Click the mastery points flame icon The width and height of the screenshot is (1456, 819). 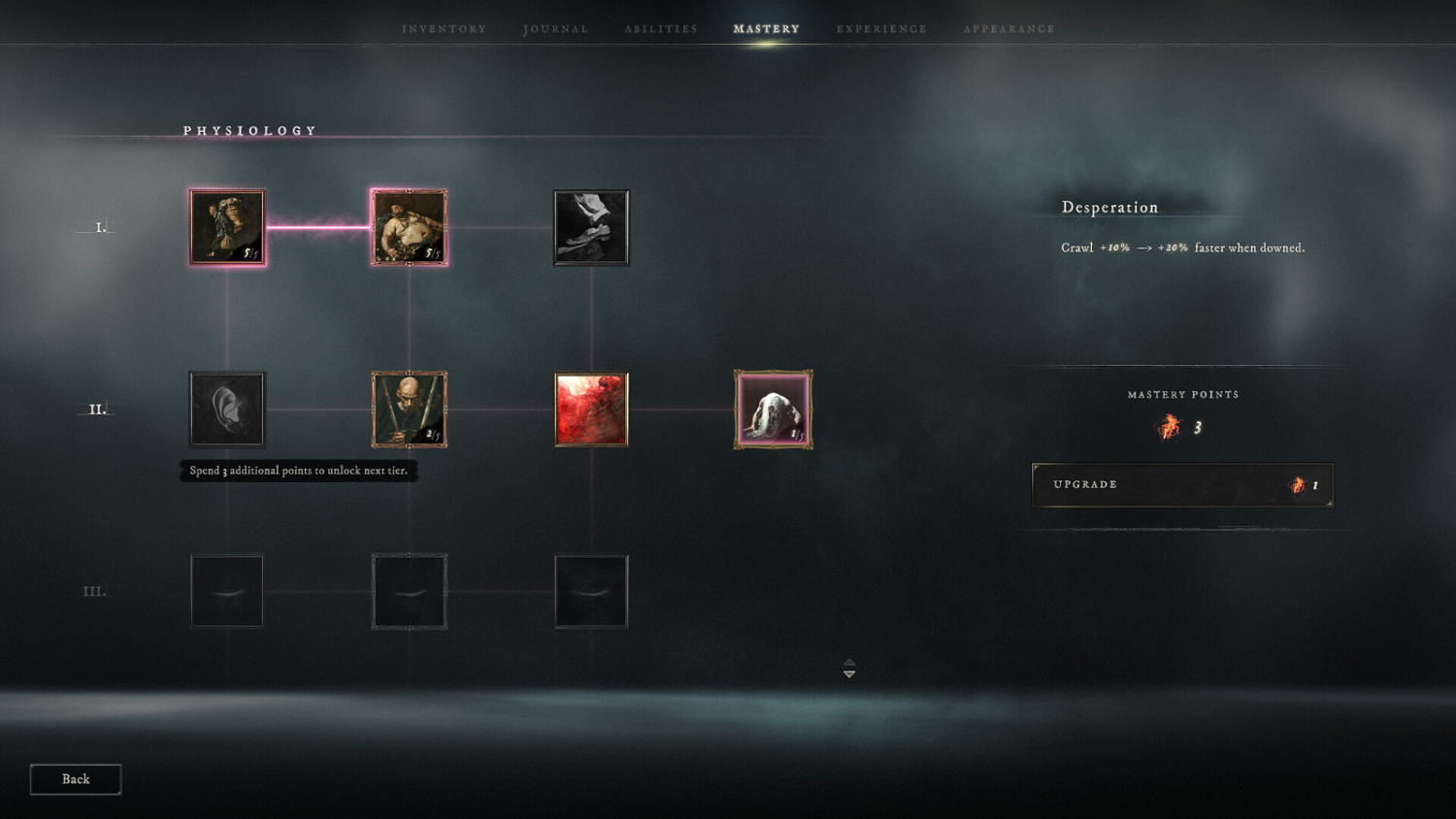[1168, 426]
